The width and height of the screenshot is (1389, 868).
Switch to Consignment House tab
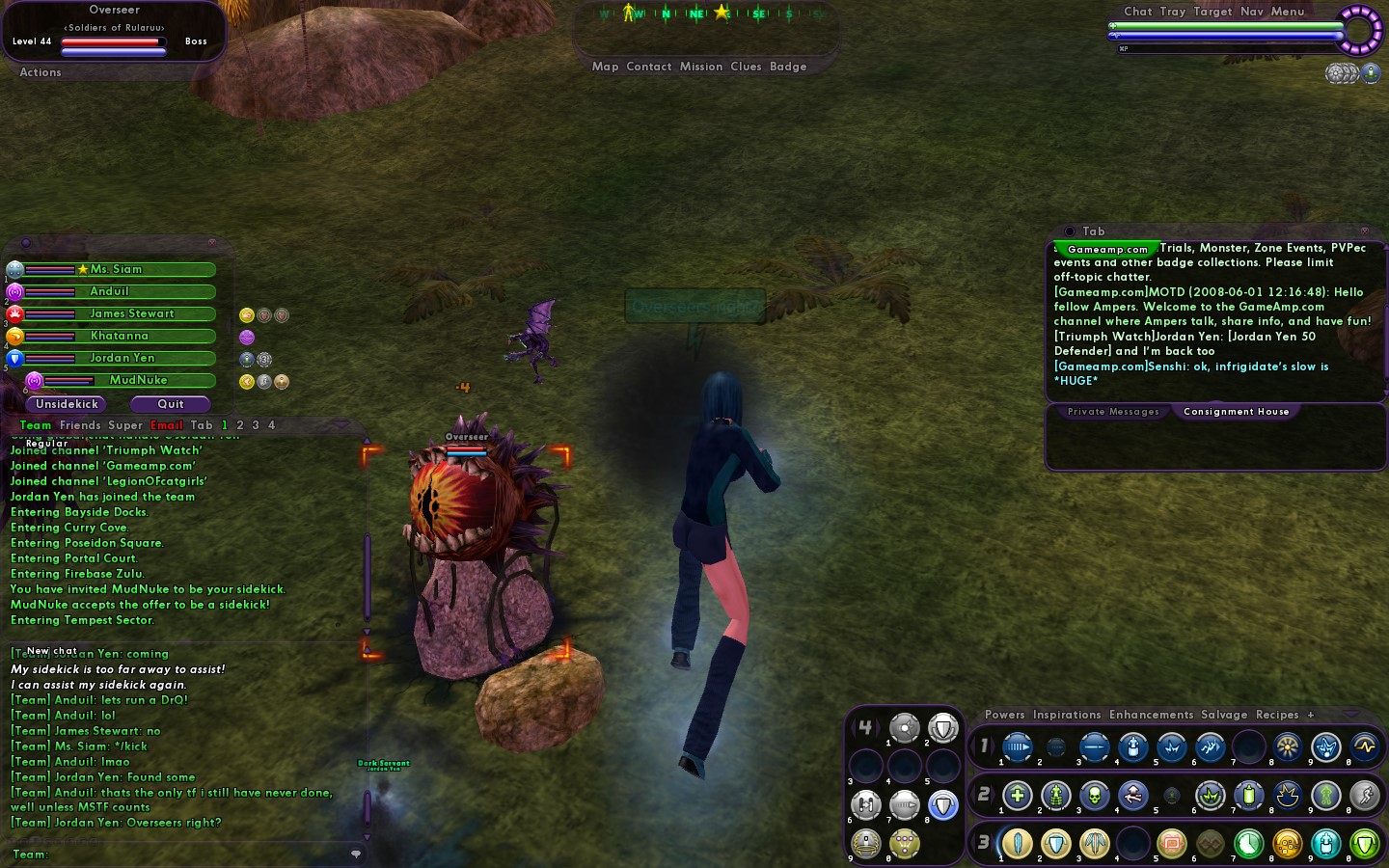pos(1236,412)
